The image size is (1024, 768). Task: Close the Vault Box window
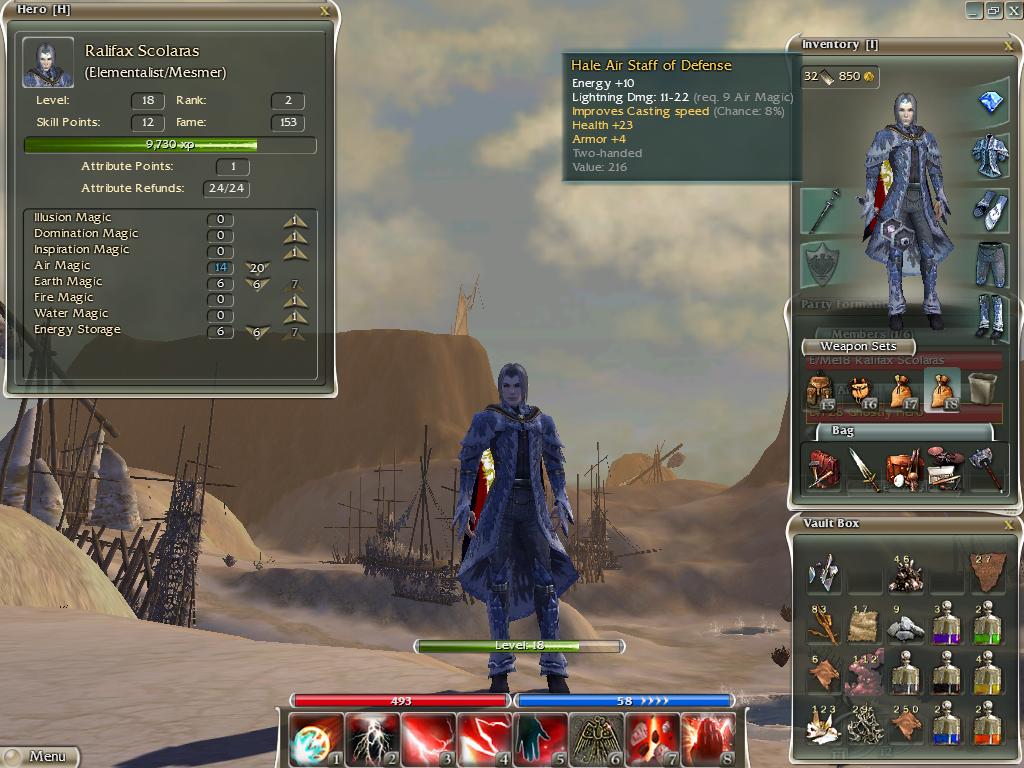click(x=1008, y=523)
